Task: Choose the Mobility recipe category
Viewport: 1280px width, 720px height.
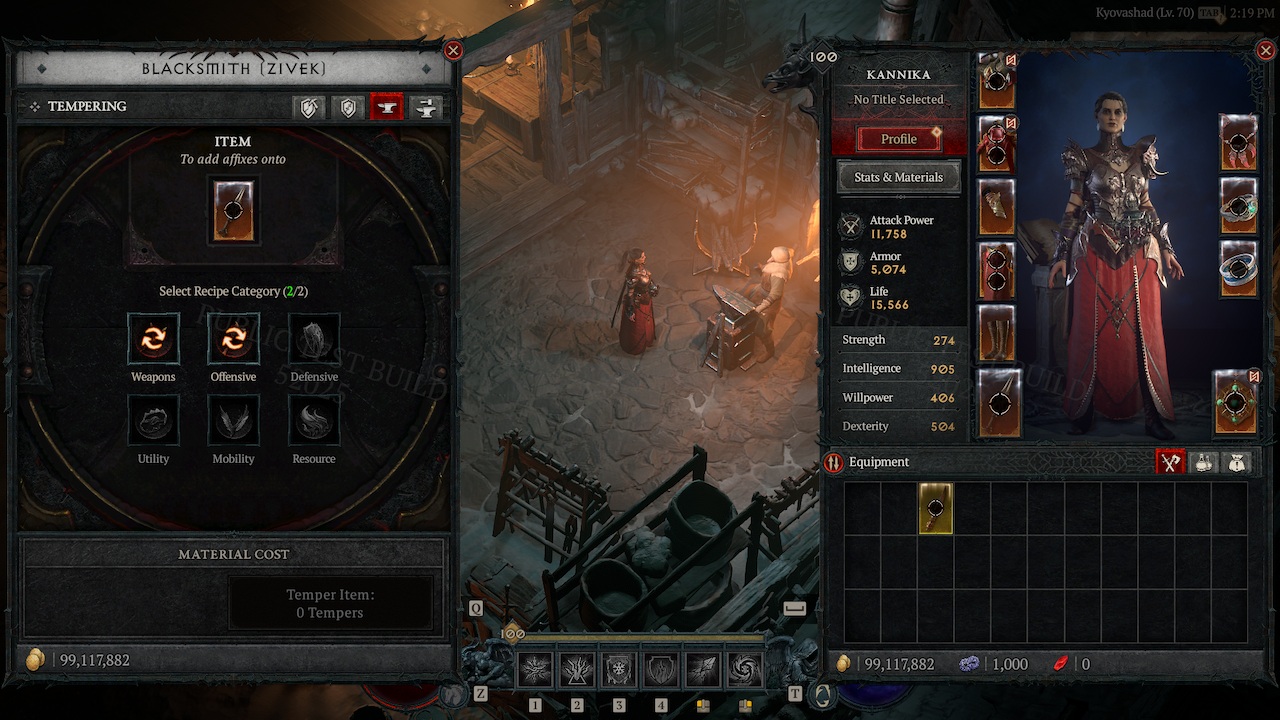Action: [x=233, y=421]
